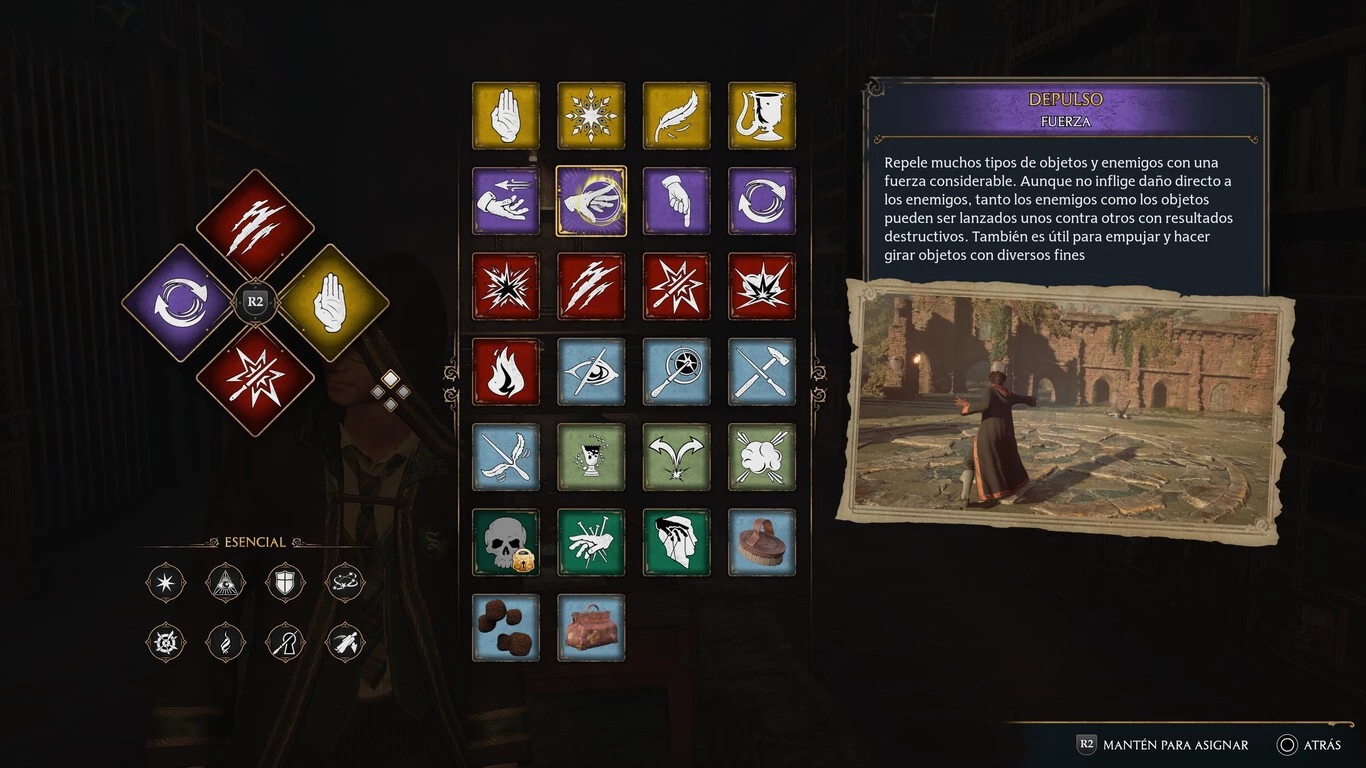Pick the hammer and tools Reparo spell
This screenshot has width=1366, height=768.
(x=762, y=372)
